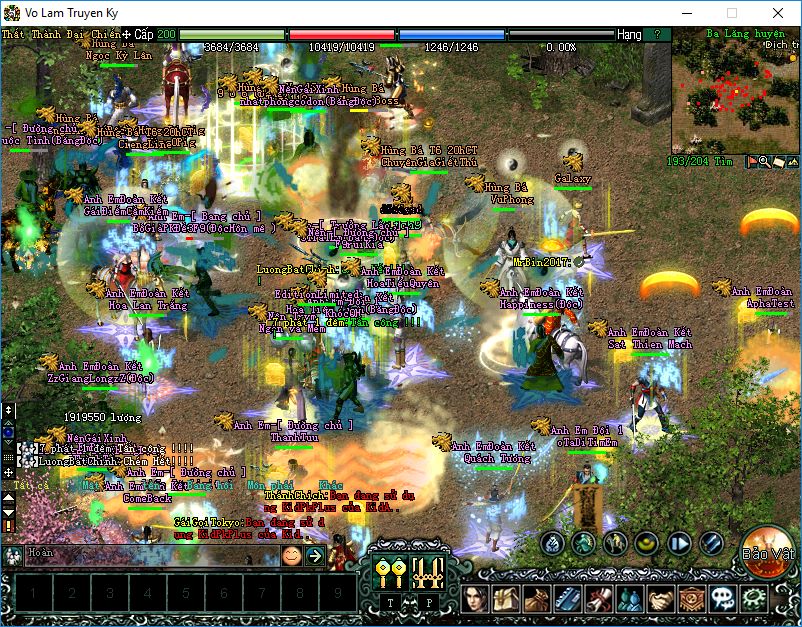Click the round play-arrow action button
Image resolution: width=802 pixels, height=627 pixels.
(679, 543)
